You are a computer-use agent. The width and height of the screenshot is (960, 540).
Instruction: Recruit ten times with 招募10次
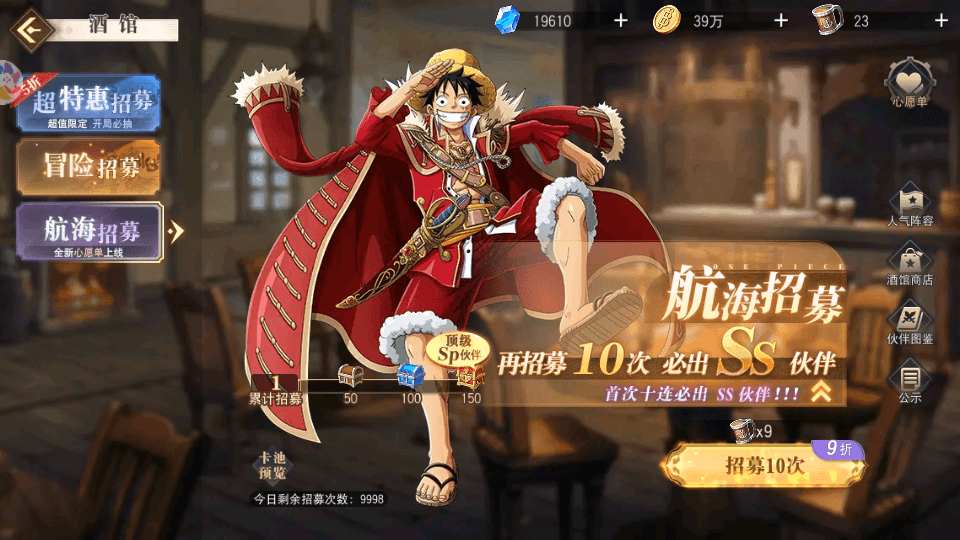(764, 465)
